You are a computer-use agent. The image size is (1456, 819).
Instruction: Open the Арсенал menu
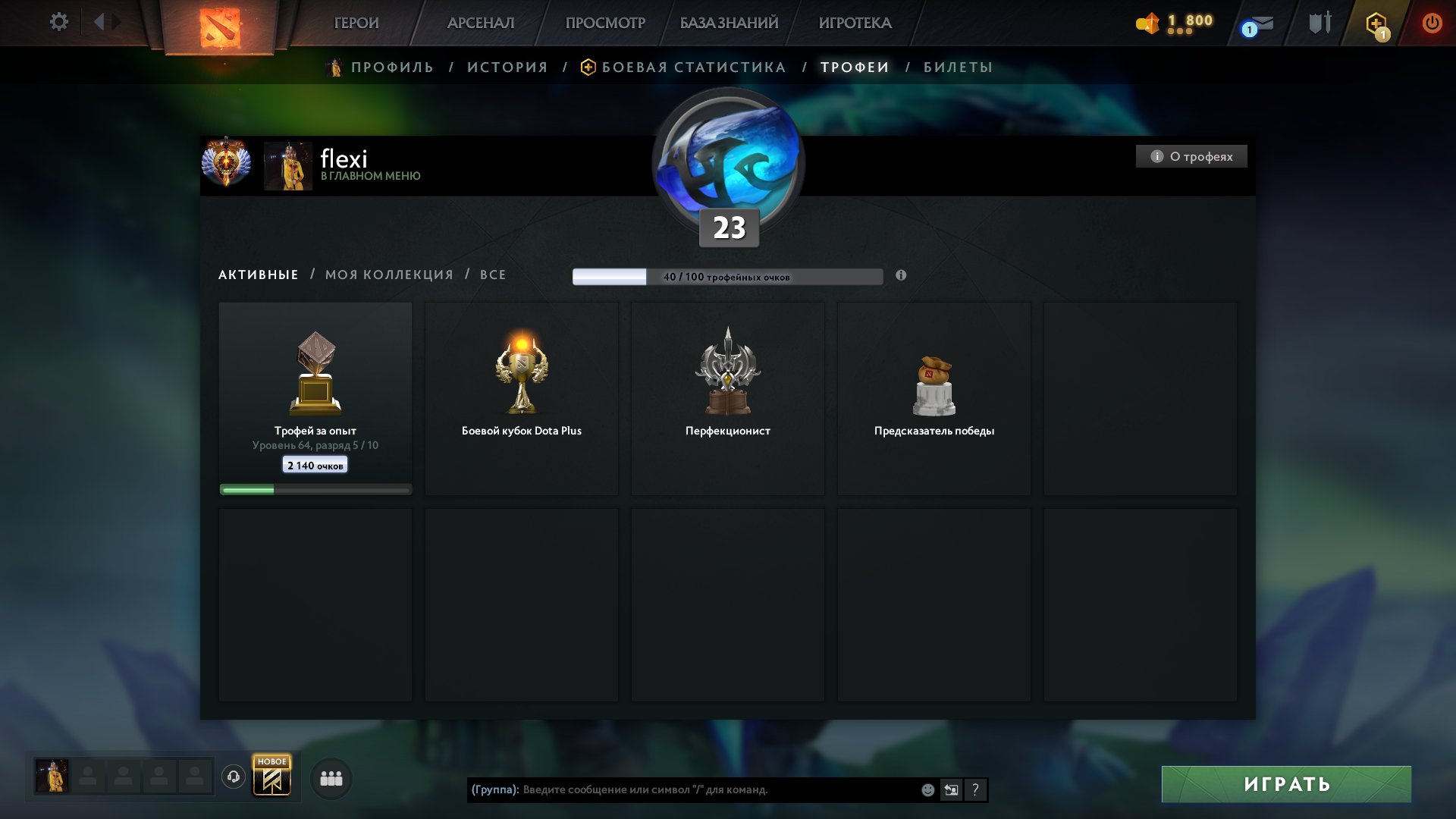tap(481, 24)
